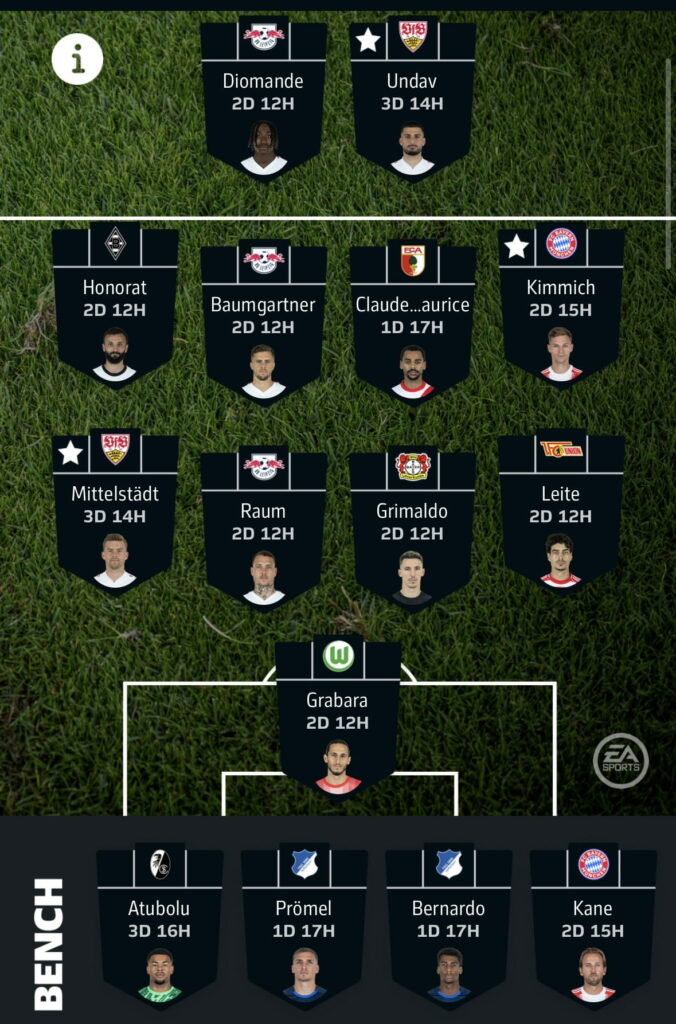The image size is (676, 1024).
Task: Pick the Leite defender card
Action: click(561, 510)
